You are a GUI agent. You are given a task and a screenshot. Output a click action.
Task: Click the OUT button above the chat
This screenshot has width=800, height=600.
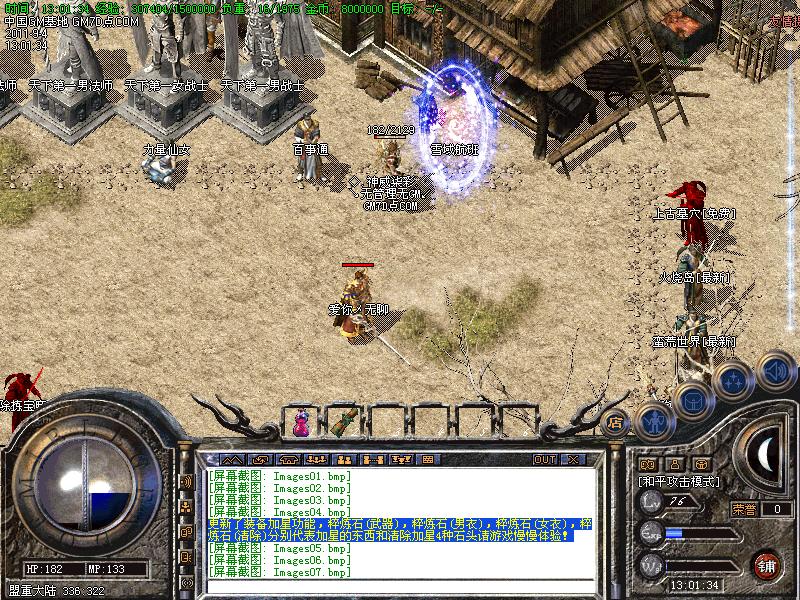click(544, 459)
